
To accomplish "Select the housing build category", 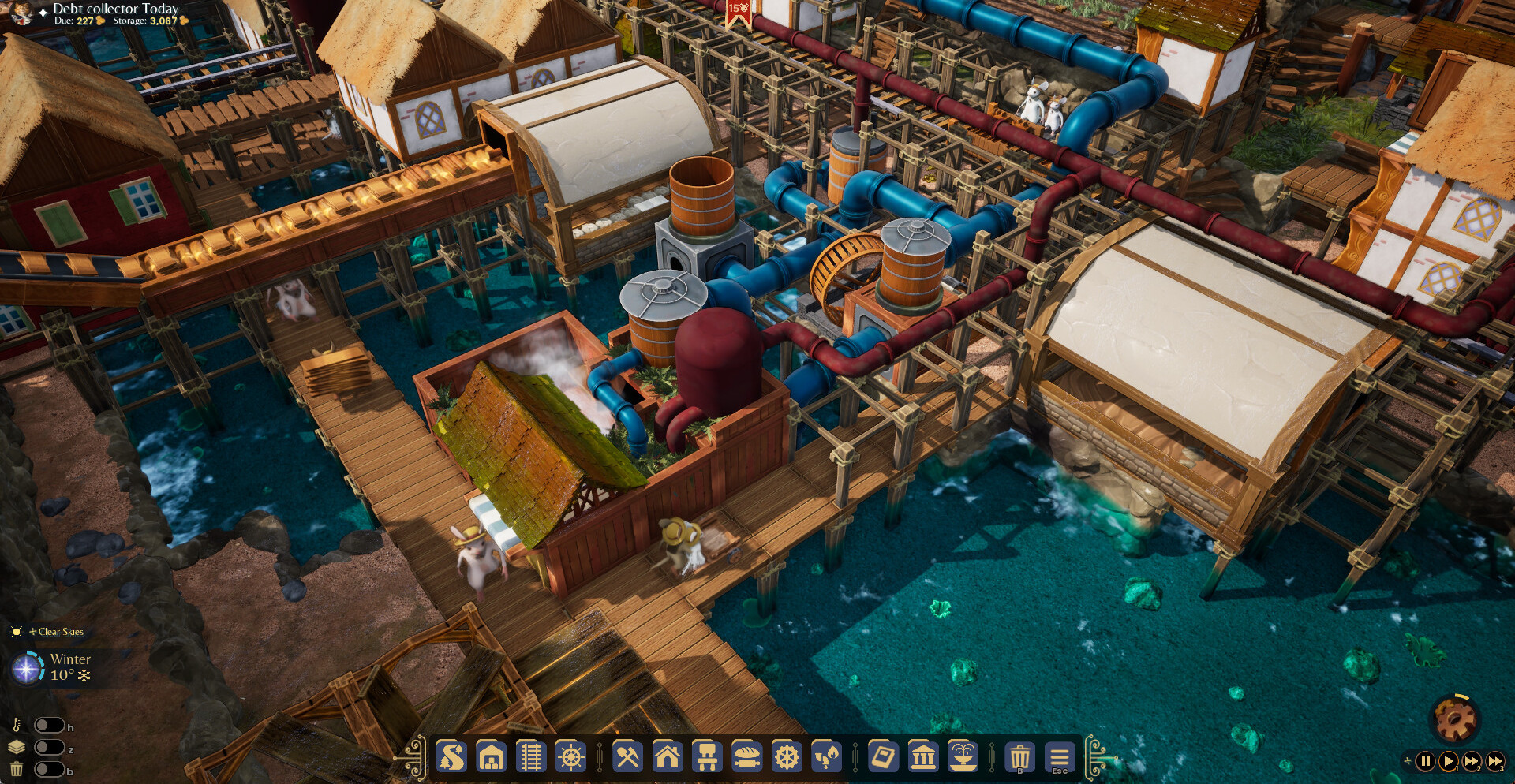I will (668, 757).
